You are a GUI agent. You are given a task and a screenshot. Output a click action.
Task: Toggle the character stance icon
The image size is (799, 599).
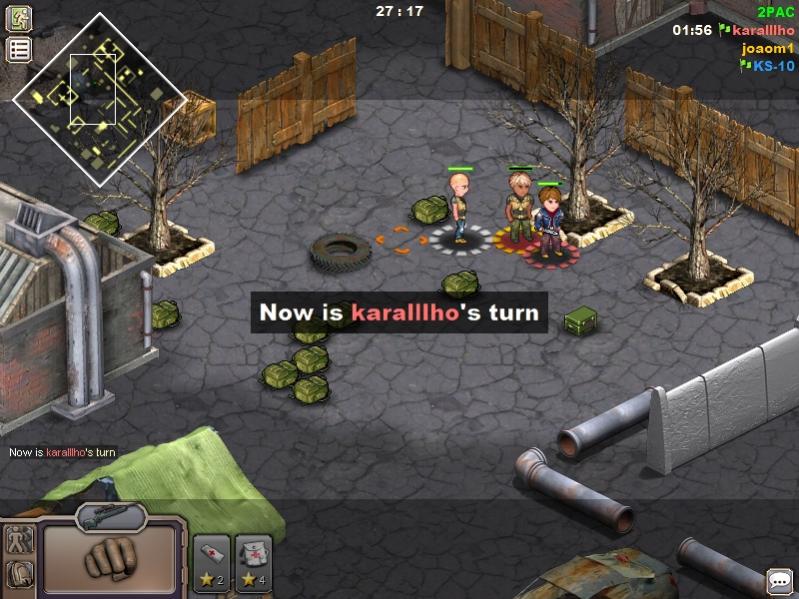[x=19, y=541]
